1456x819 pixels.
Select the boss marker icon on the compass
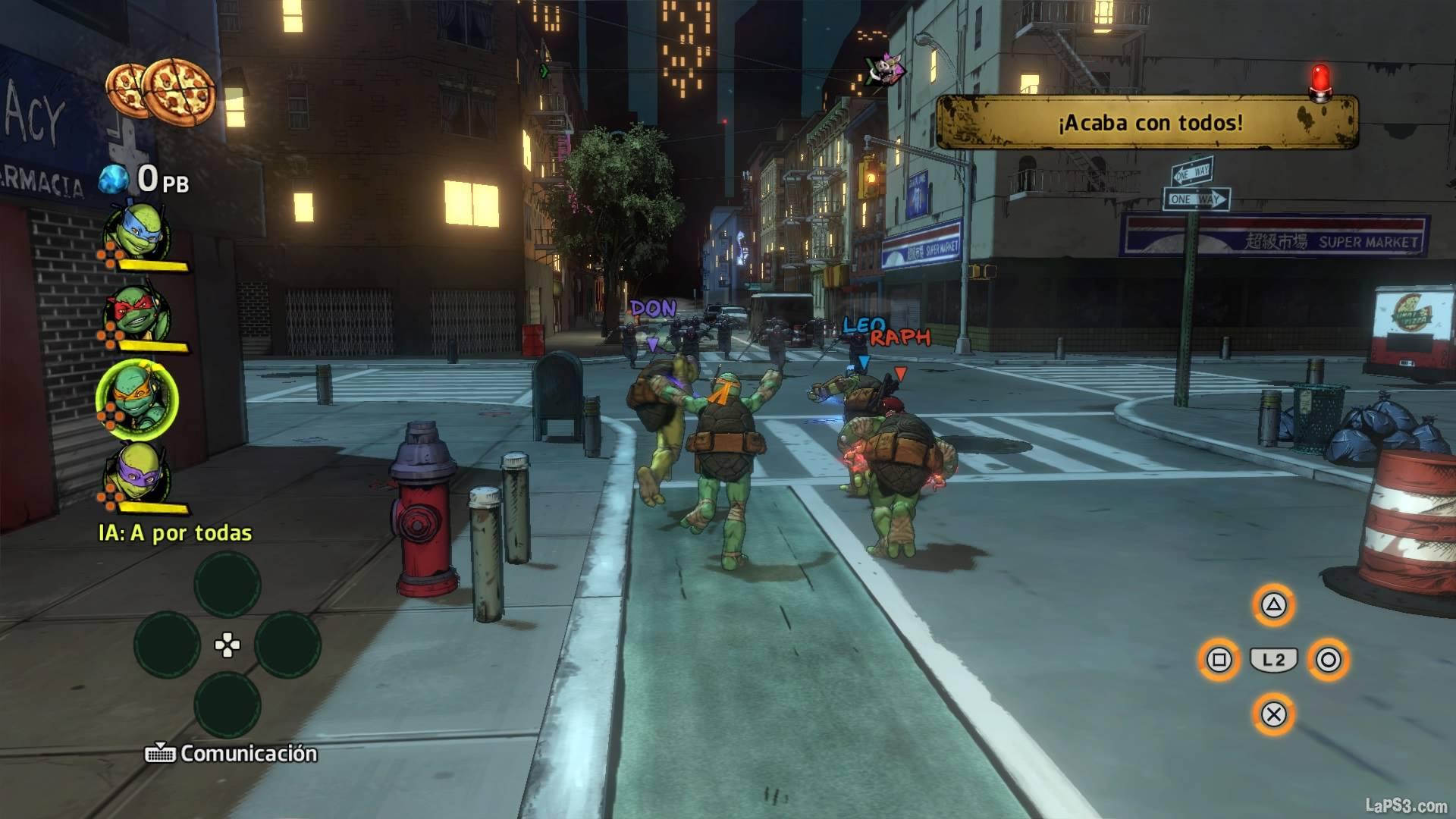[886, 71]
